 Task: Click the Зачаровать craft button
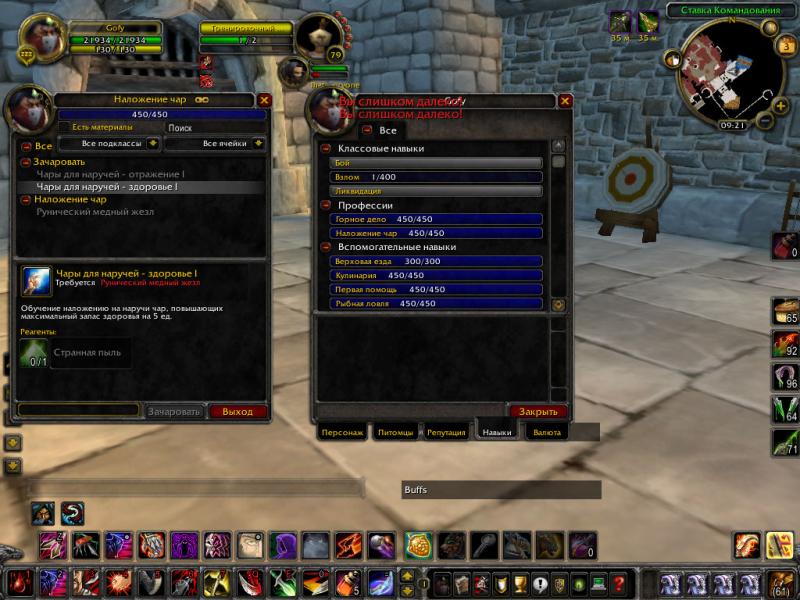174,411
